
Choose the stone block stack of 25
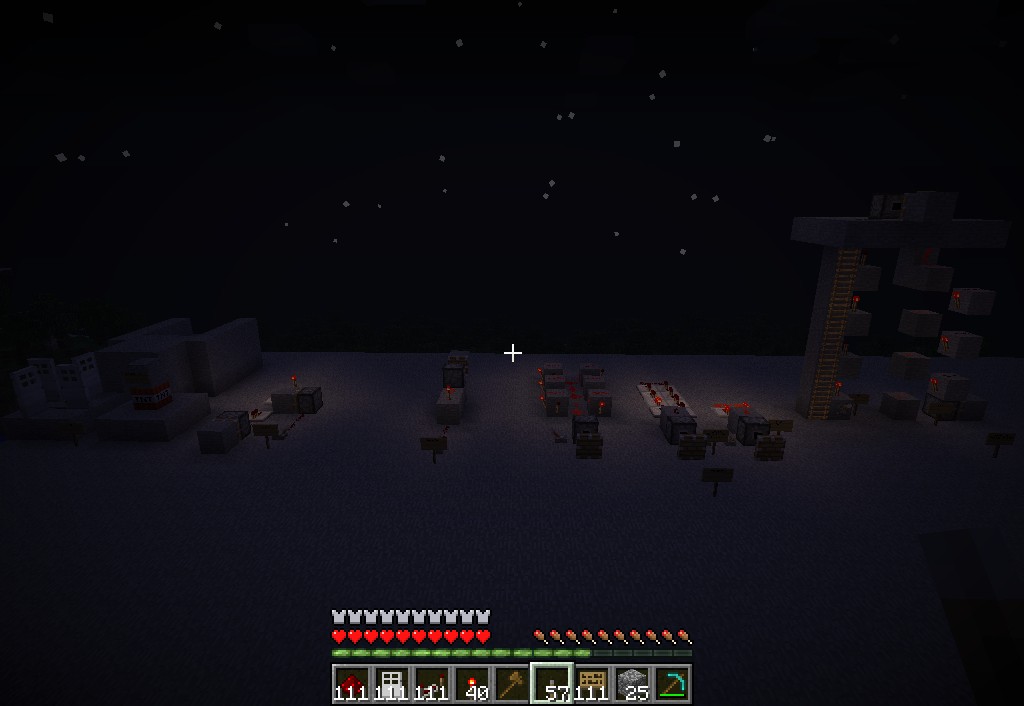(632, 684)
